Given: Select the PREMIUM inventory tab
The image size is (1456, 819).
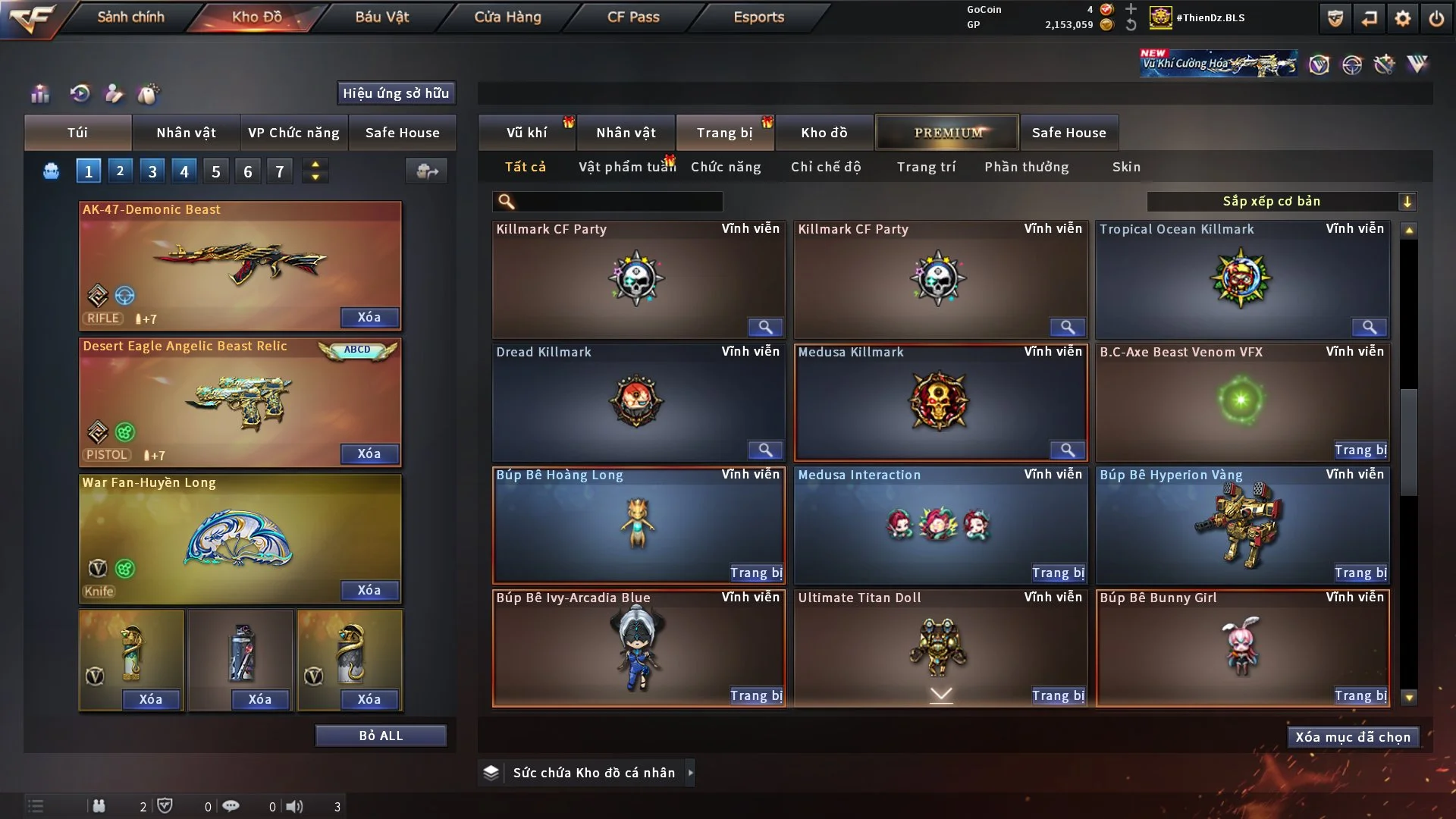Looking at the screenshot, I should click(947, 133).
